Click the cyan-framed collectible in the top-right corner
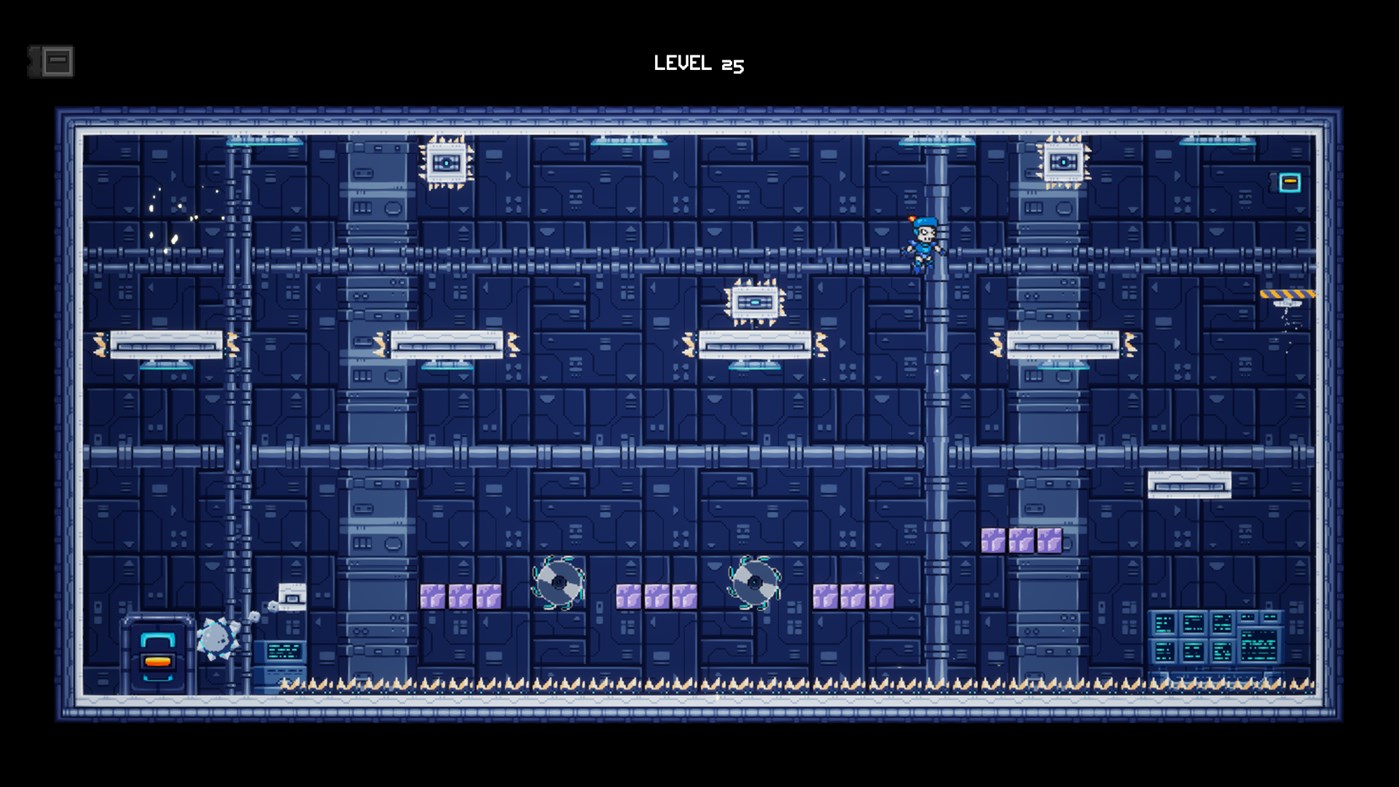The height and width of the screenshot is (787, 1399). (x=1288, y=182)
